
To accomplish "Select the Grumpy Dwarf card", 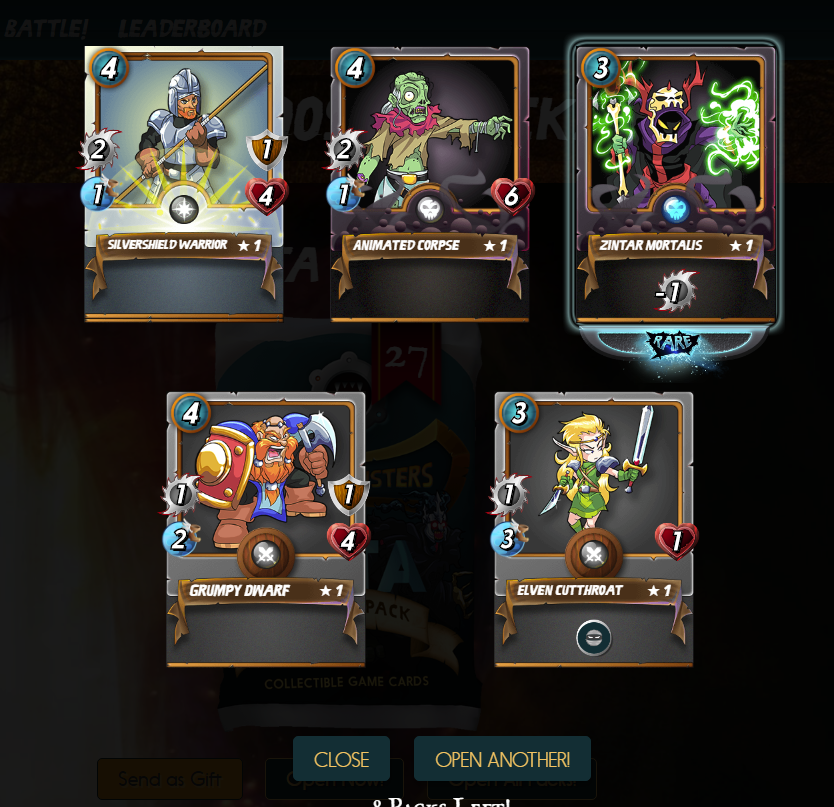I will pyautogui.click(x=266, y=529).
